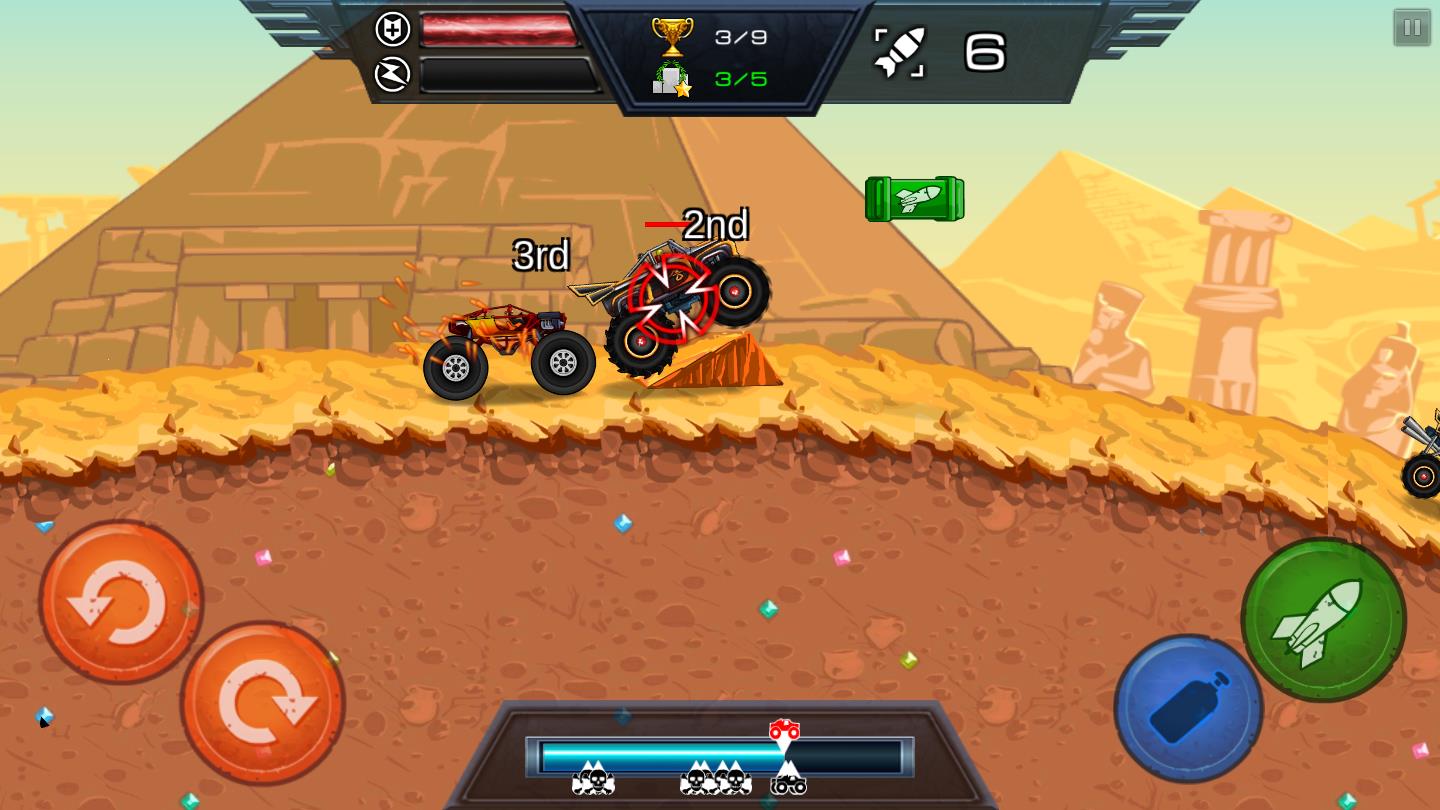Viewport: 1440px width, 810px height.
Task: Tilt back with the counter-clockwise rotate button
Action: [121, 602]
